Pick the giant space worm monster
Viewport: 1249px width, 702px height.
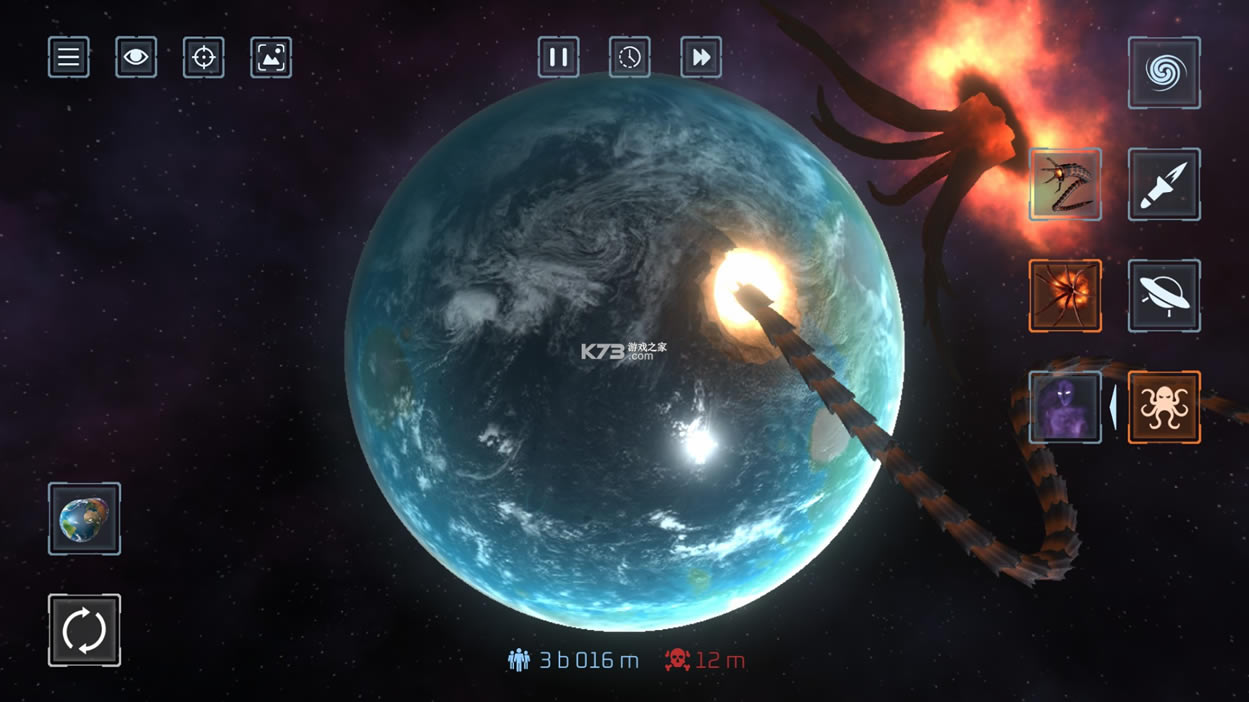(1065, 185)
